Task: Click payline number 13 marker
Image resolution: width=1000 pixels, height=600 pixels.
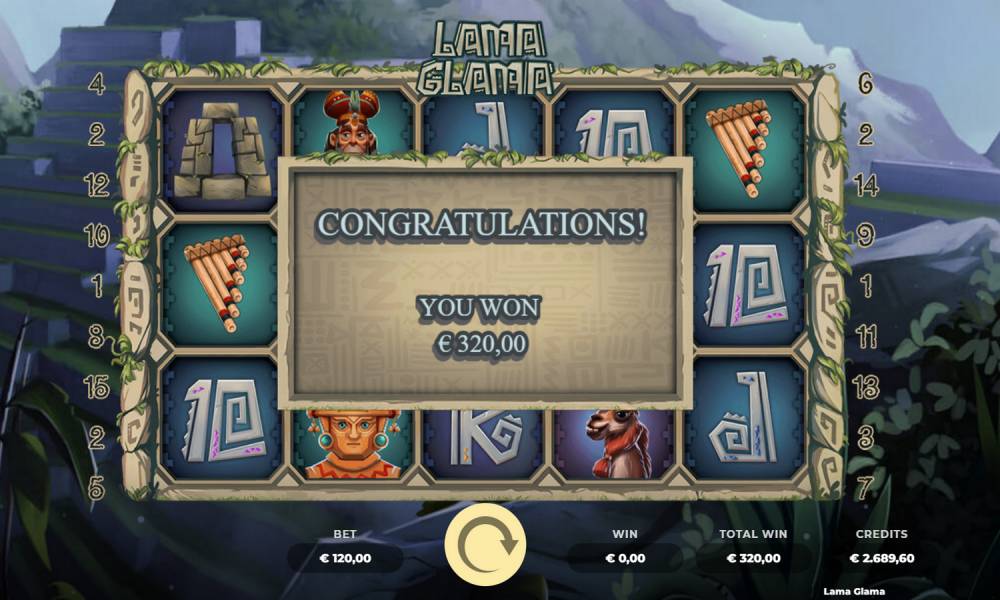Action: [866, 388]
